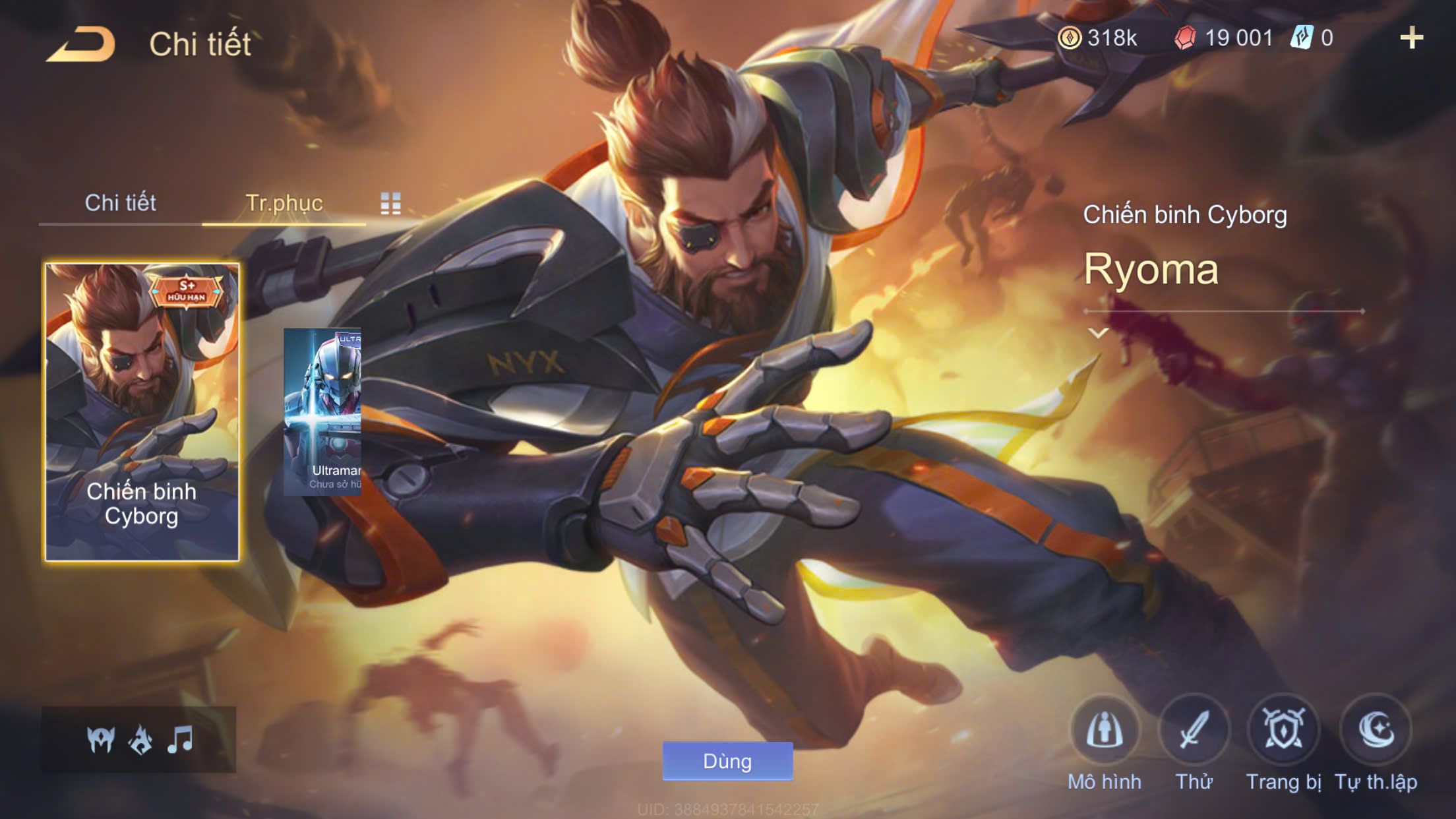
Task: Open the Tr.phục skins tab
Action: pos(284,203)
